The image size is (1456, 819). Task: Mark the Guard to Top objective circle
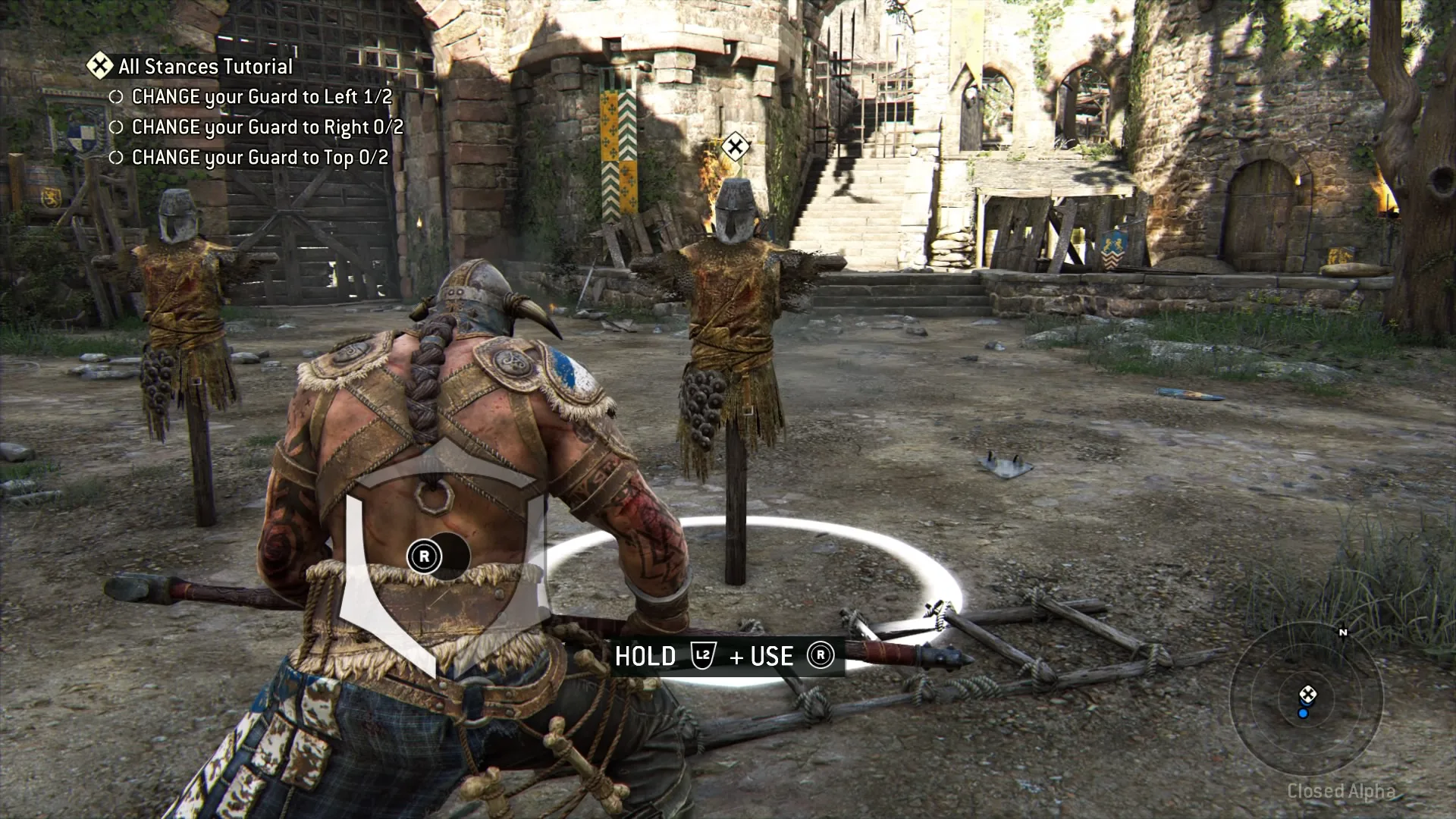118,158
